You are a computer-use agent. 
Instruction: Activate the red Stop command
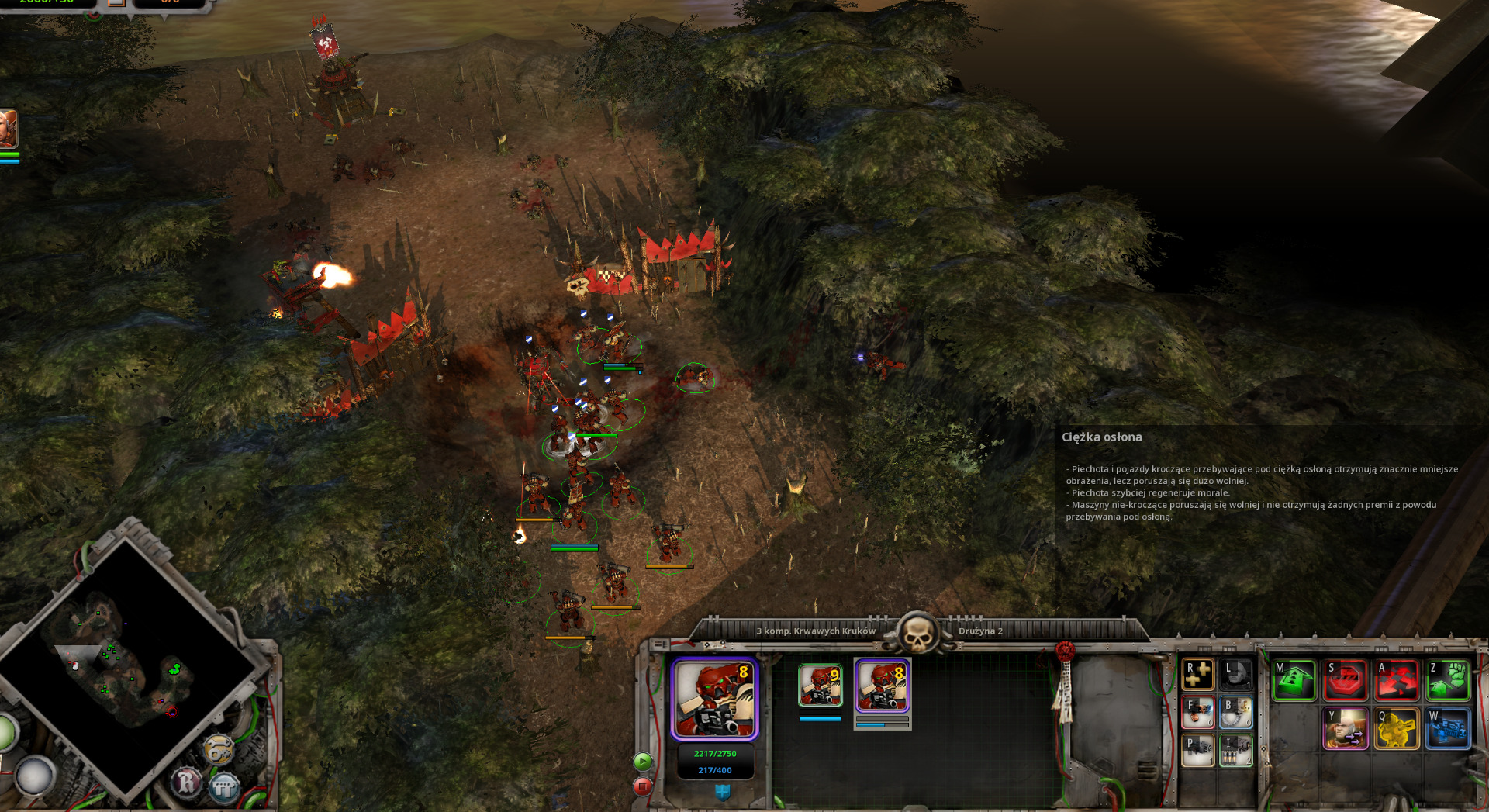tap(1345, 680)
